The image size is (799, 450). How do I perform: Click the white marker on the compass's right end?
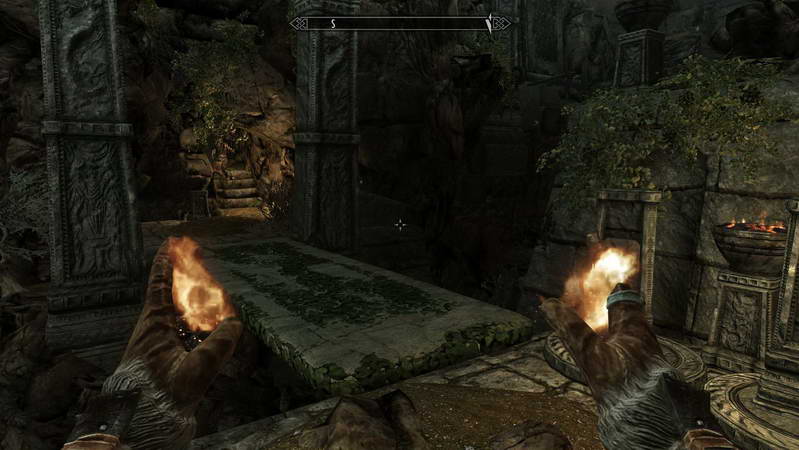[x=488, y=23]
